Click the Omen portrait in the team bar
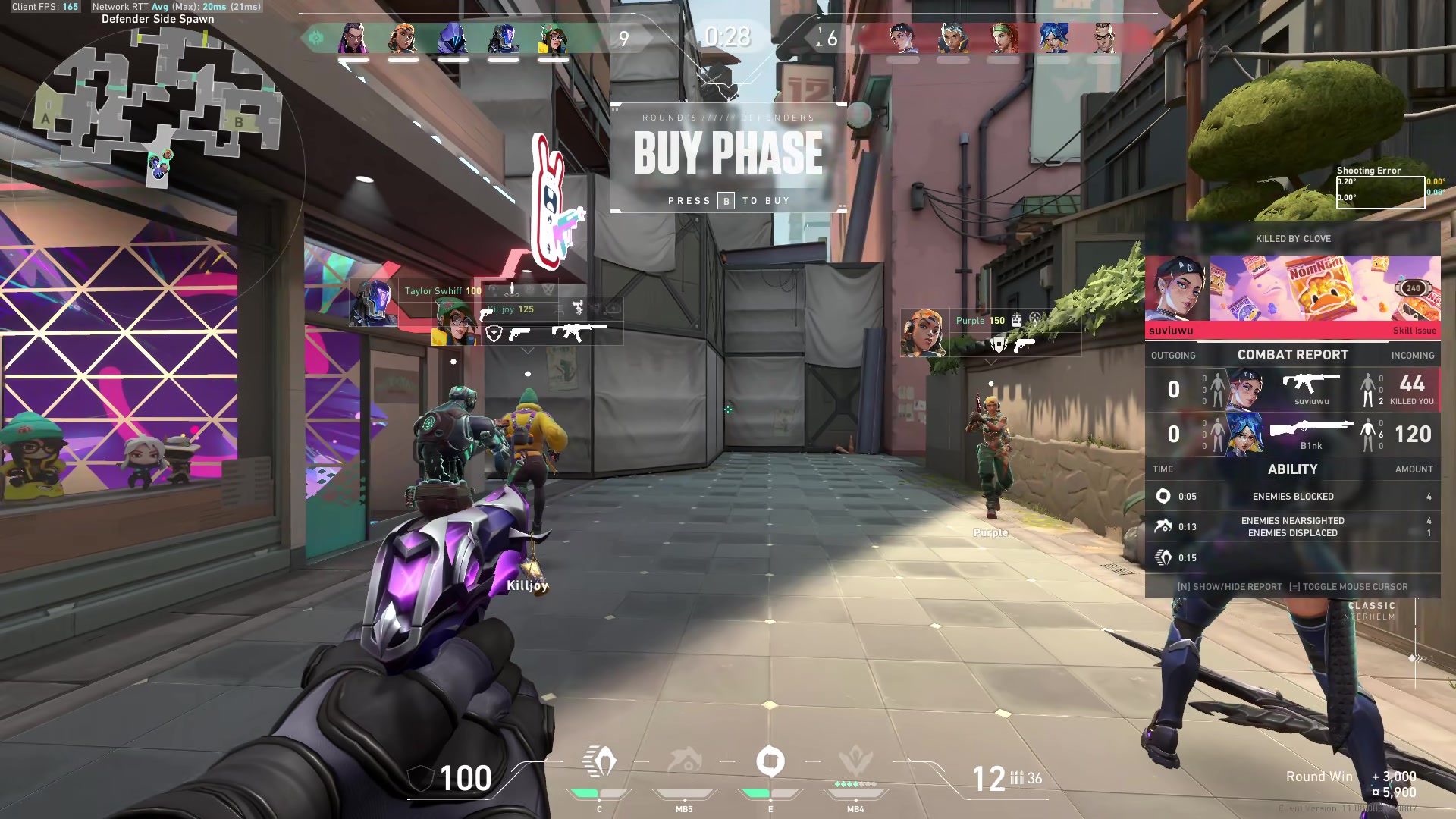This screenshot has height=819, width=1456. (453, 38)
